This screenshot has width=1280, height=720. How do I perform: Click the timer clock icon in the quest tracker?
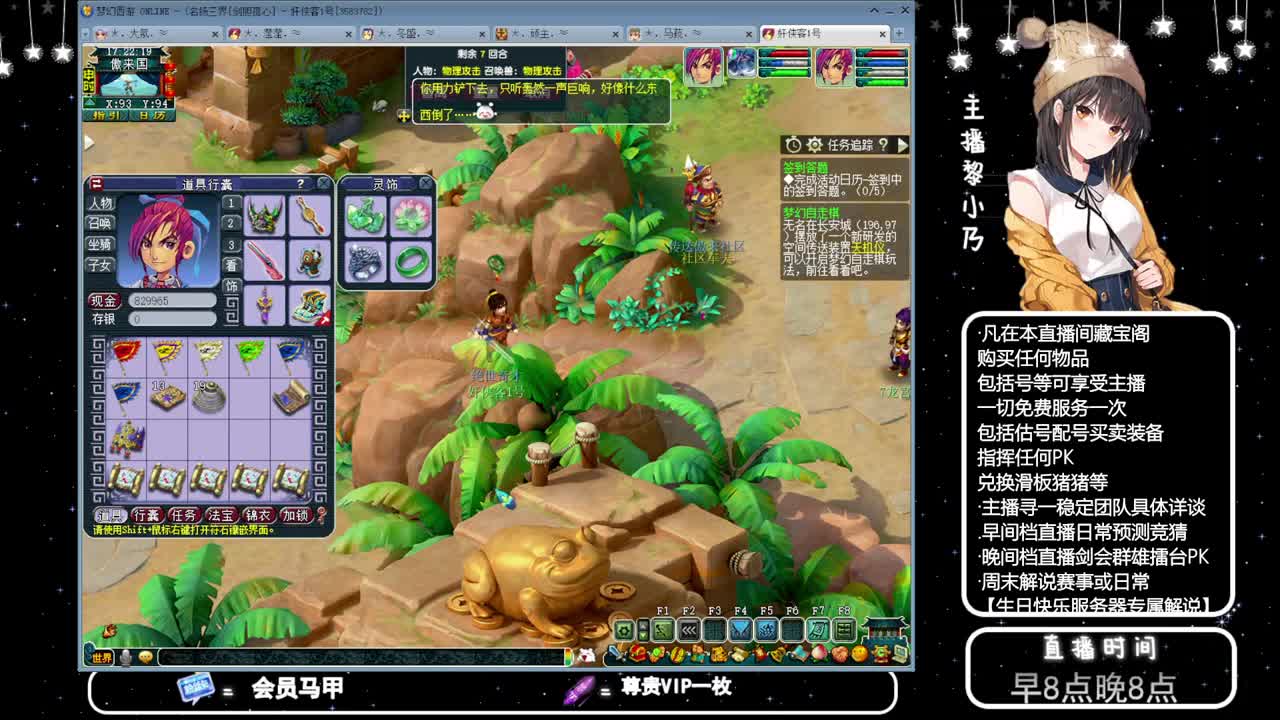793,145
